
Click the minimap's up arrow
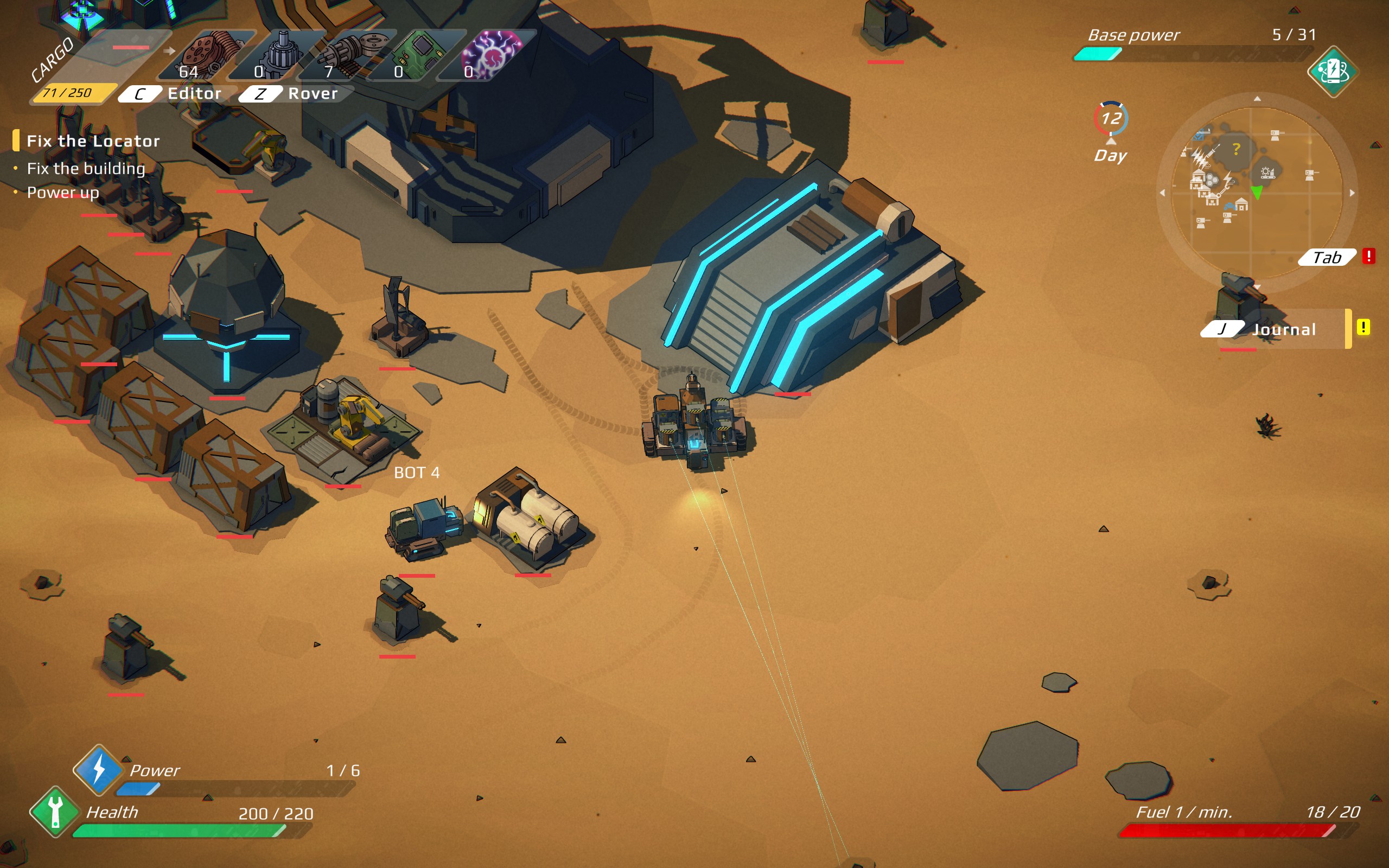(x=1257, y=99)
